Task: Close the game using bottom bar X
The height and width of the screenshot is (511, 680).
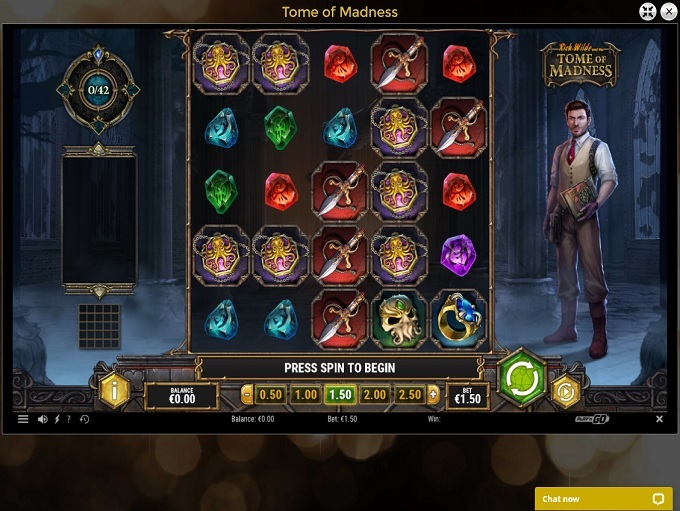Action: (x=659, y=419)
